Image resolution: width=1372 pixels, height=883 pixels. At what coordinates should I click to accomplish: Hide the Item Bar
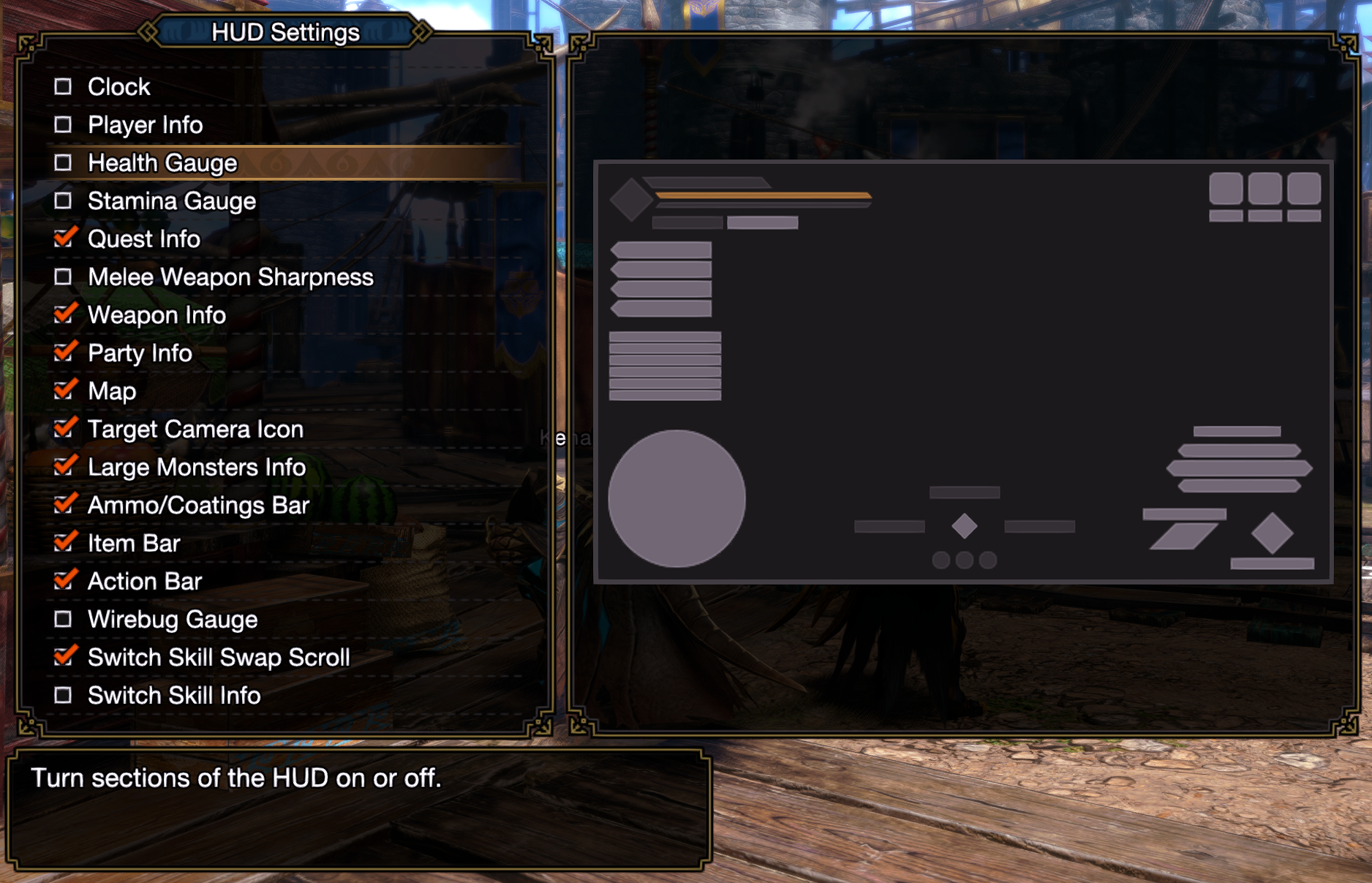click(x=64, y=544)
